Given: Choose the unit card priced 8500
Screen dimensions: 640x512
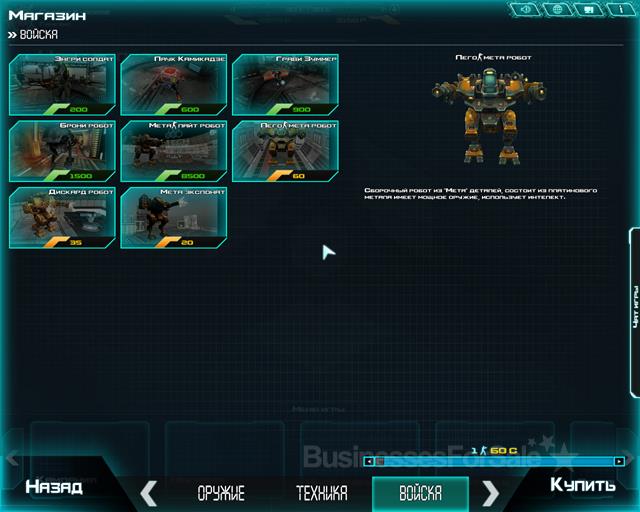Looking at the screenshot, I should [174, 150].
